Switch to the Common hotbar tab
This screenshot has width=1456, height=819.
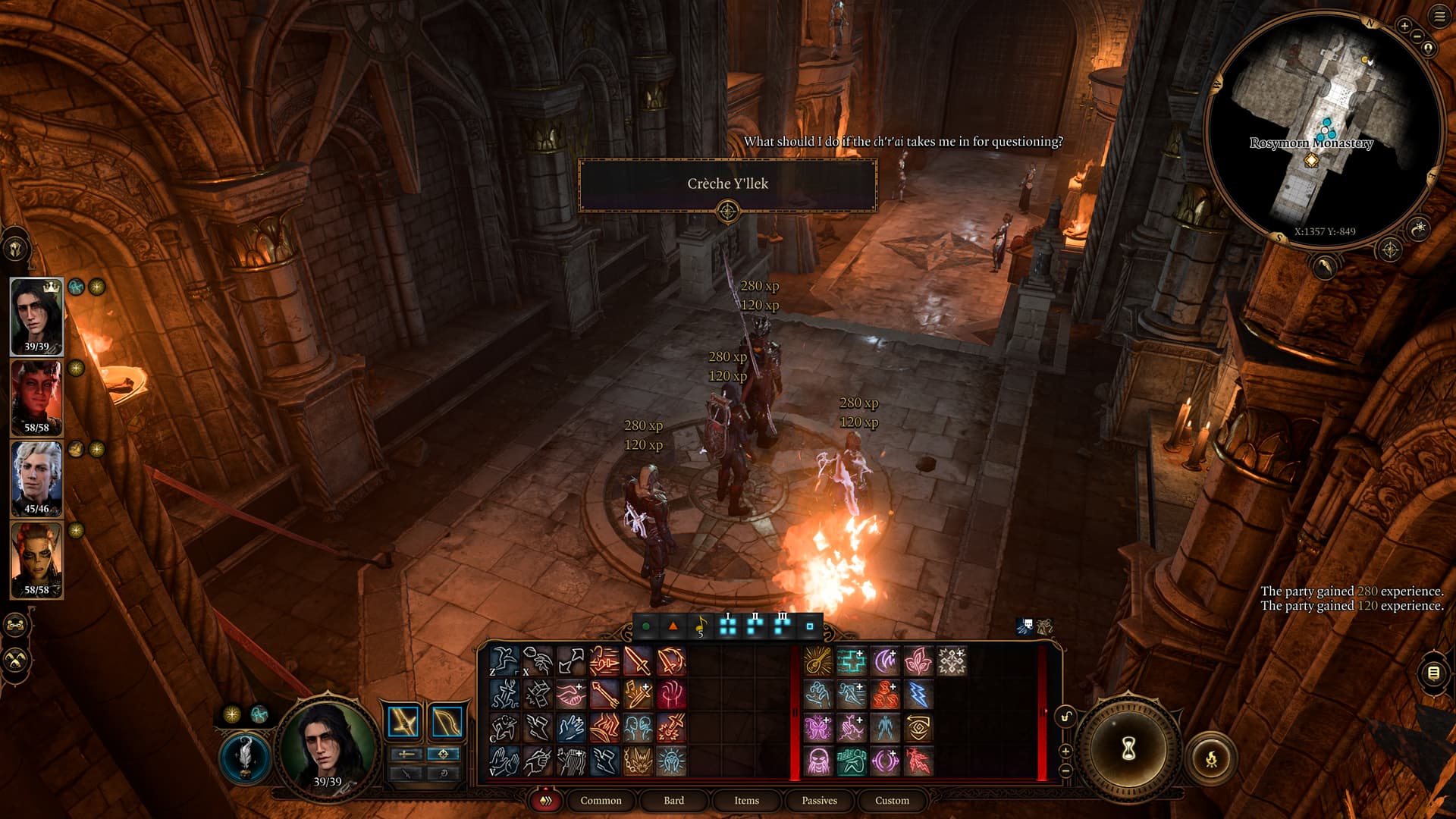(x=601, y=800)
